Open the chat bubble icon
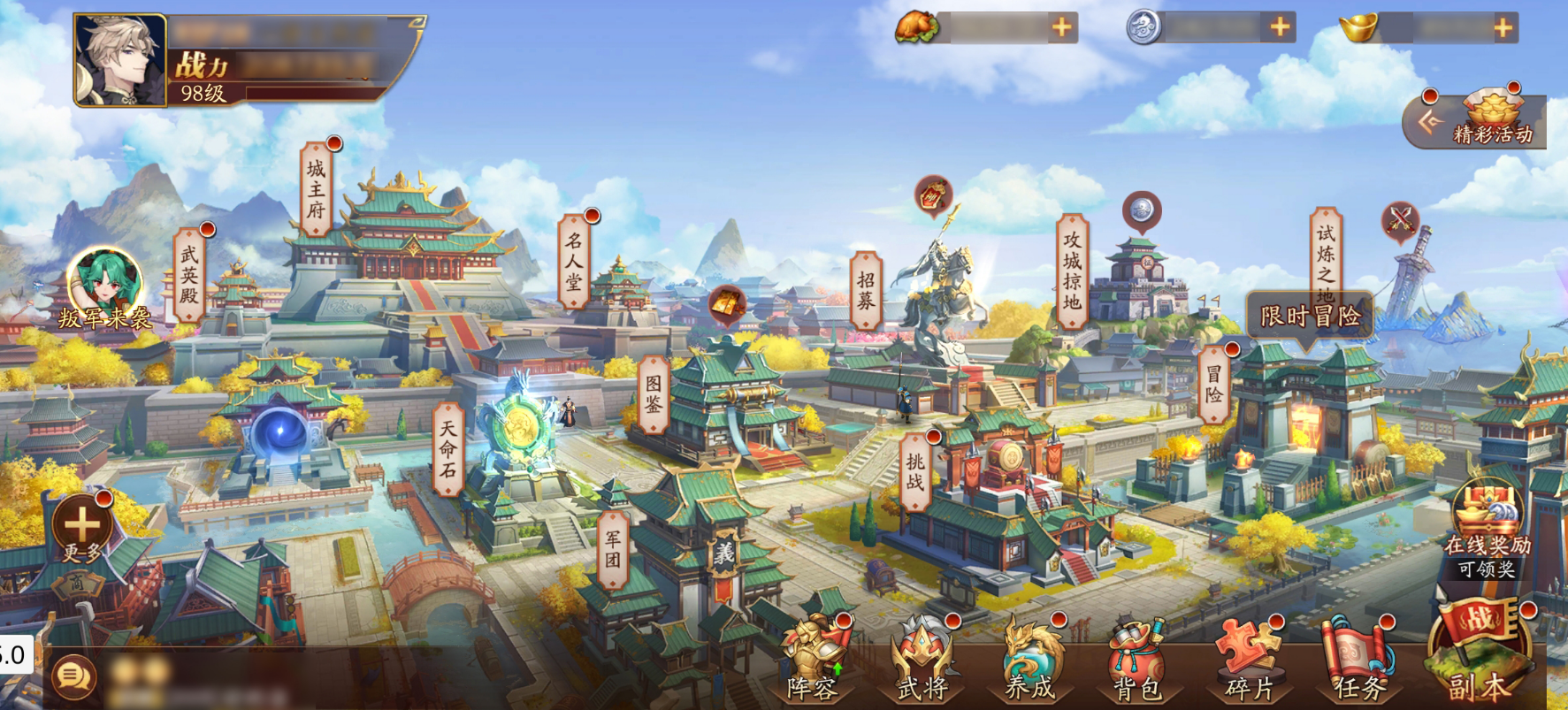The height and width of the screenshot is (710, 1568). coord(73,677)
